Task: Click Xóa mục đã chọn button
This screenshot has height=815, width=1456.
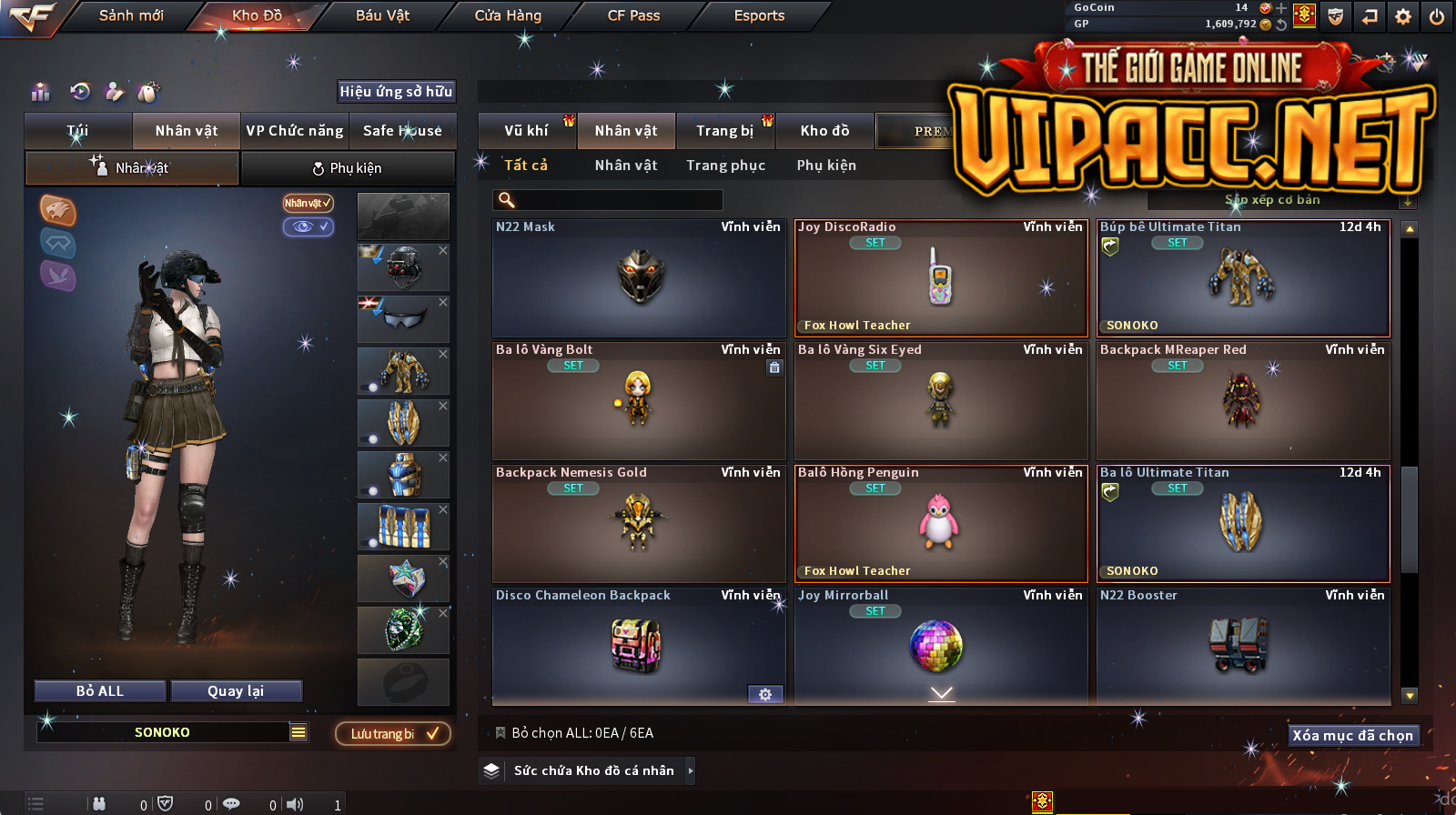Action: tap(1352, 736)
